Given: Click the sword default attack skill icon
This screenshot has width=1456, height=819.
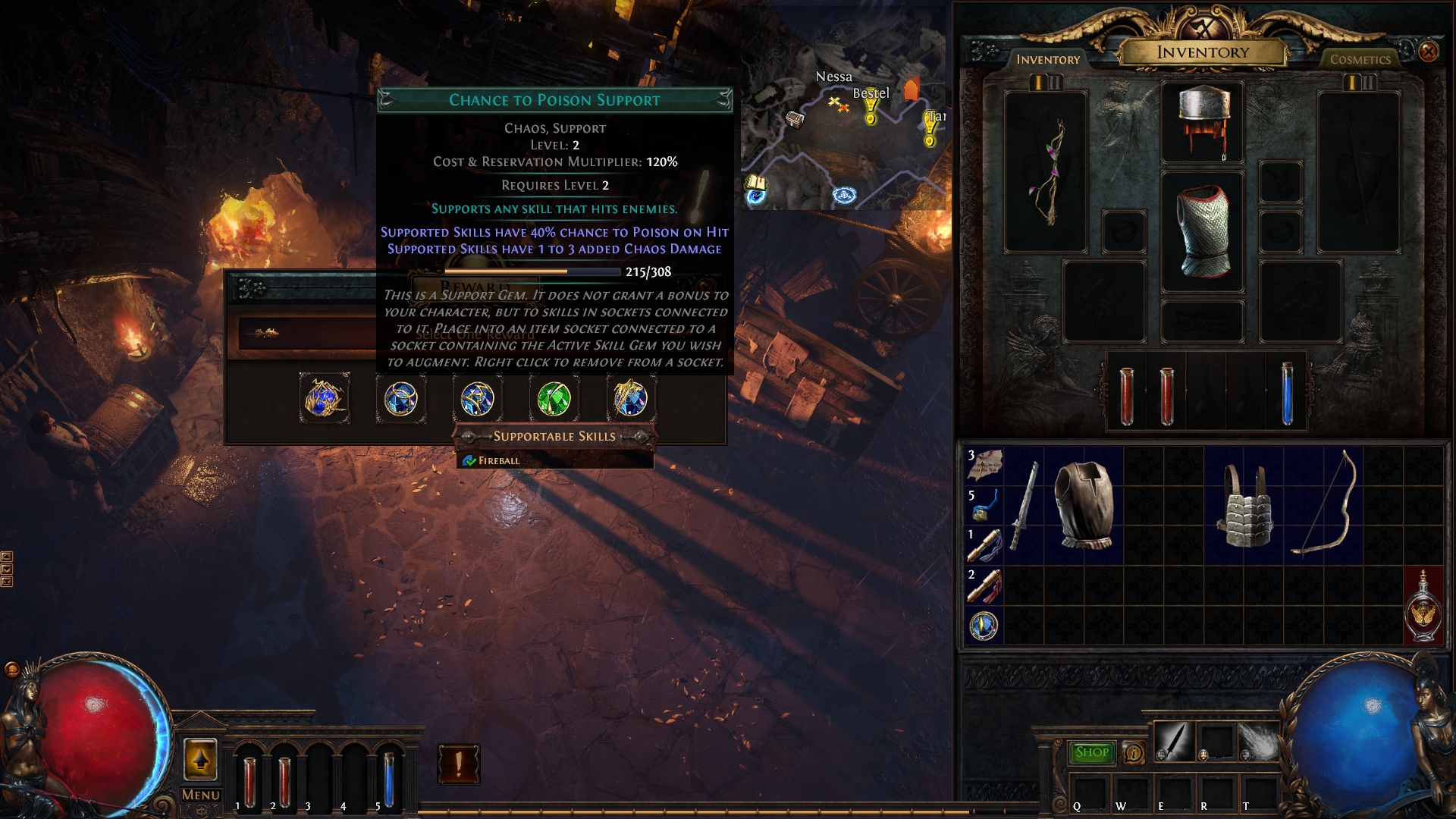Looking at the screenshot, I should (1174, 742).
